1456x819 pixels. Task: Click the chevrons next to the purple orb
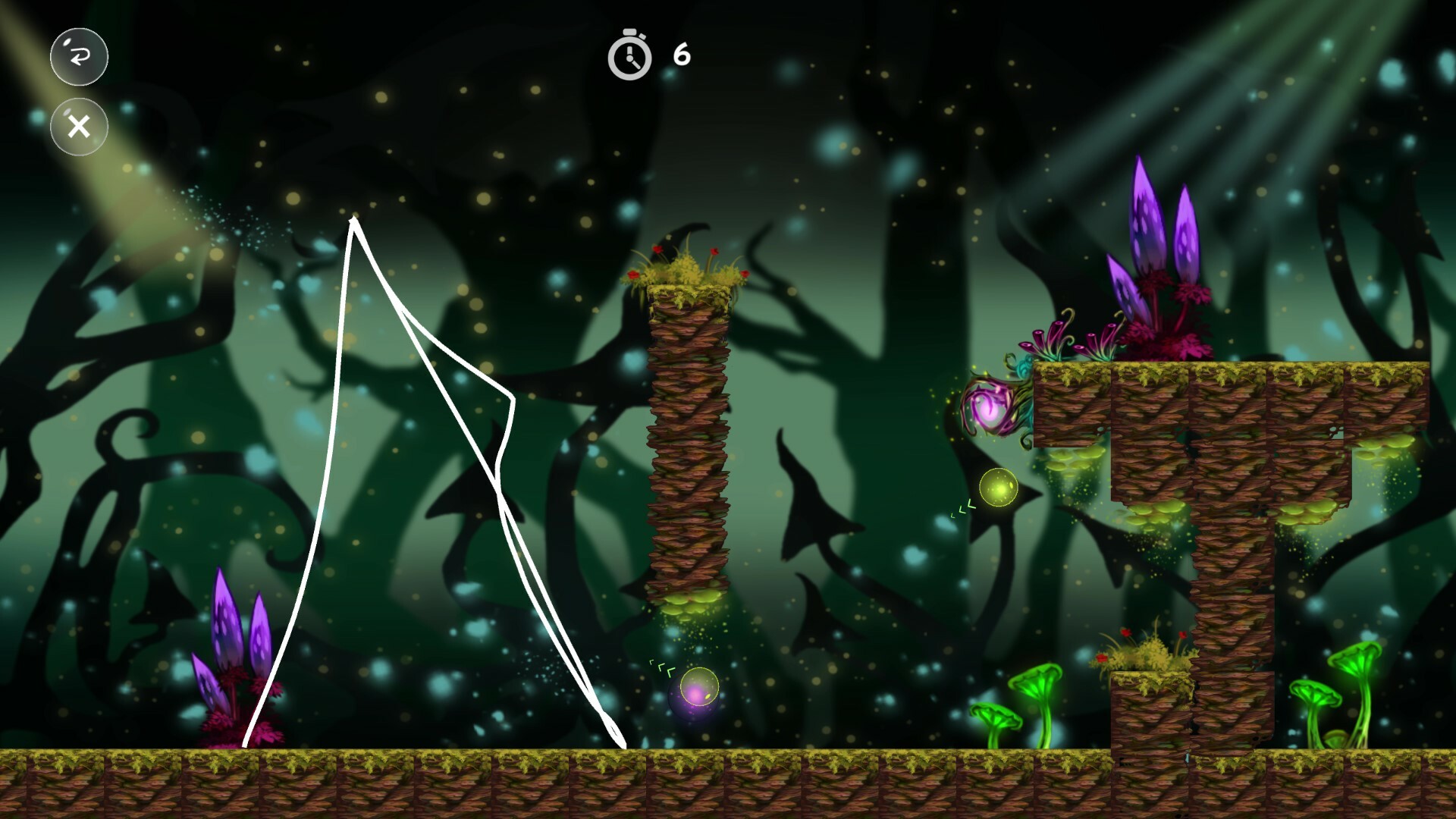662,667
